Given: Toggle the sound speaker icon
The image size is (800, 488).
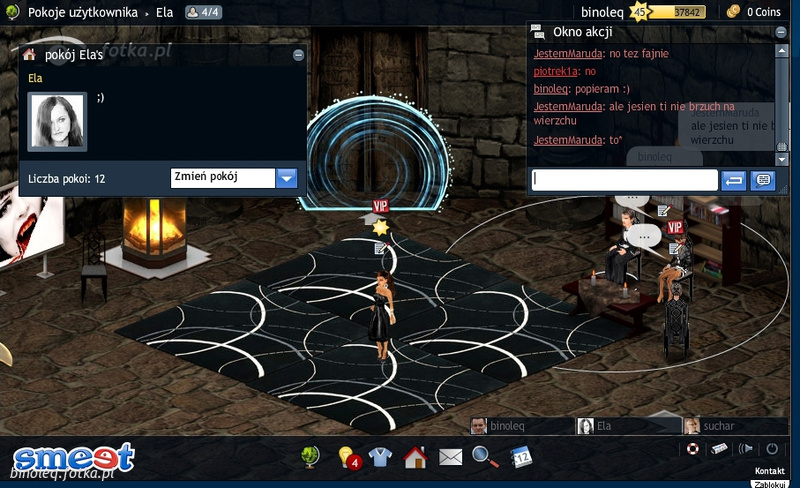Looking at the screenshot, I should click(x=745, y=449).
